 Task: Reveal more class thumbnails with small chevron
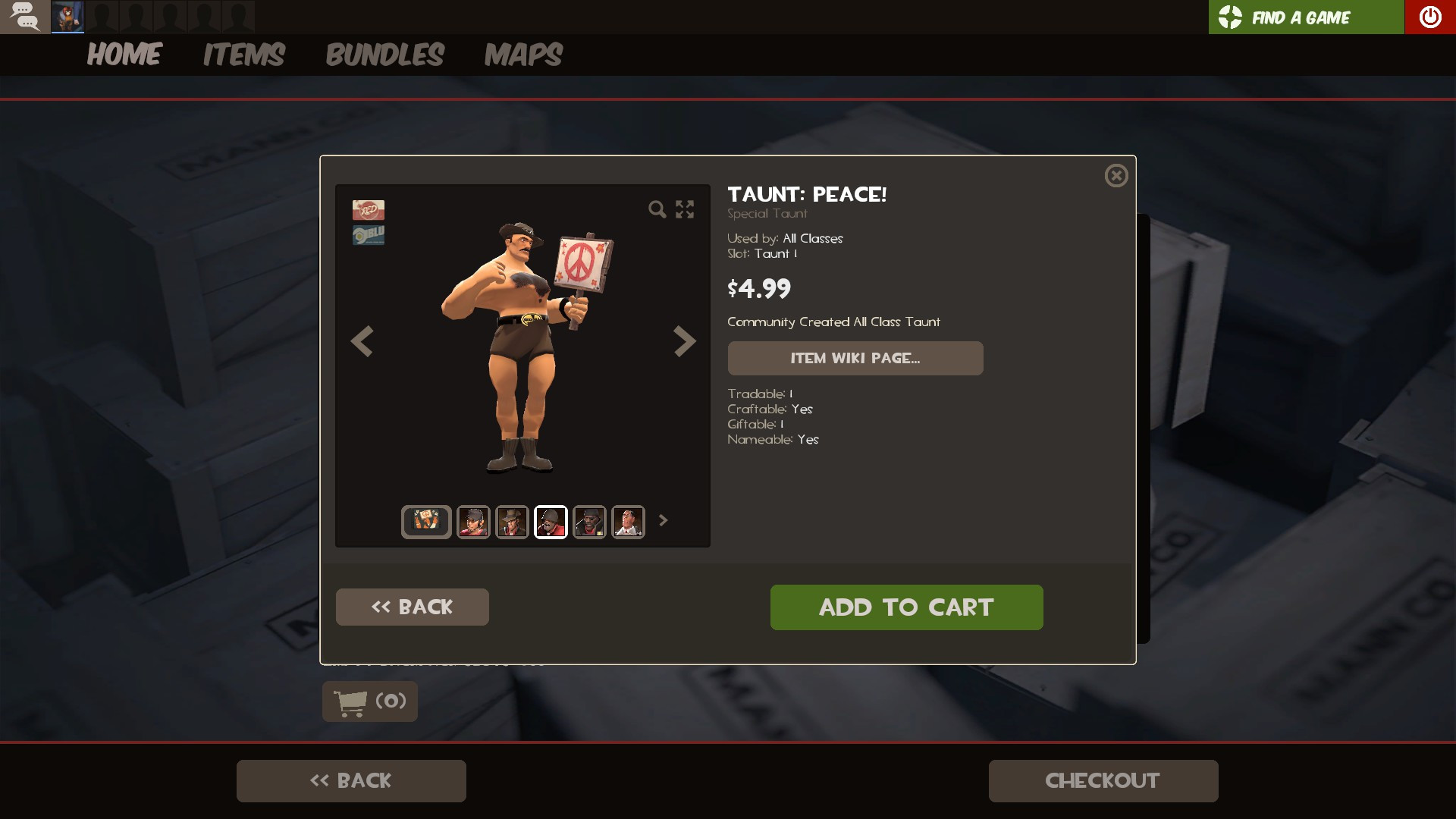tap(664, 521)
